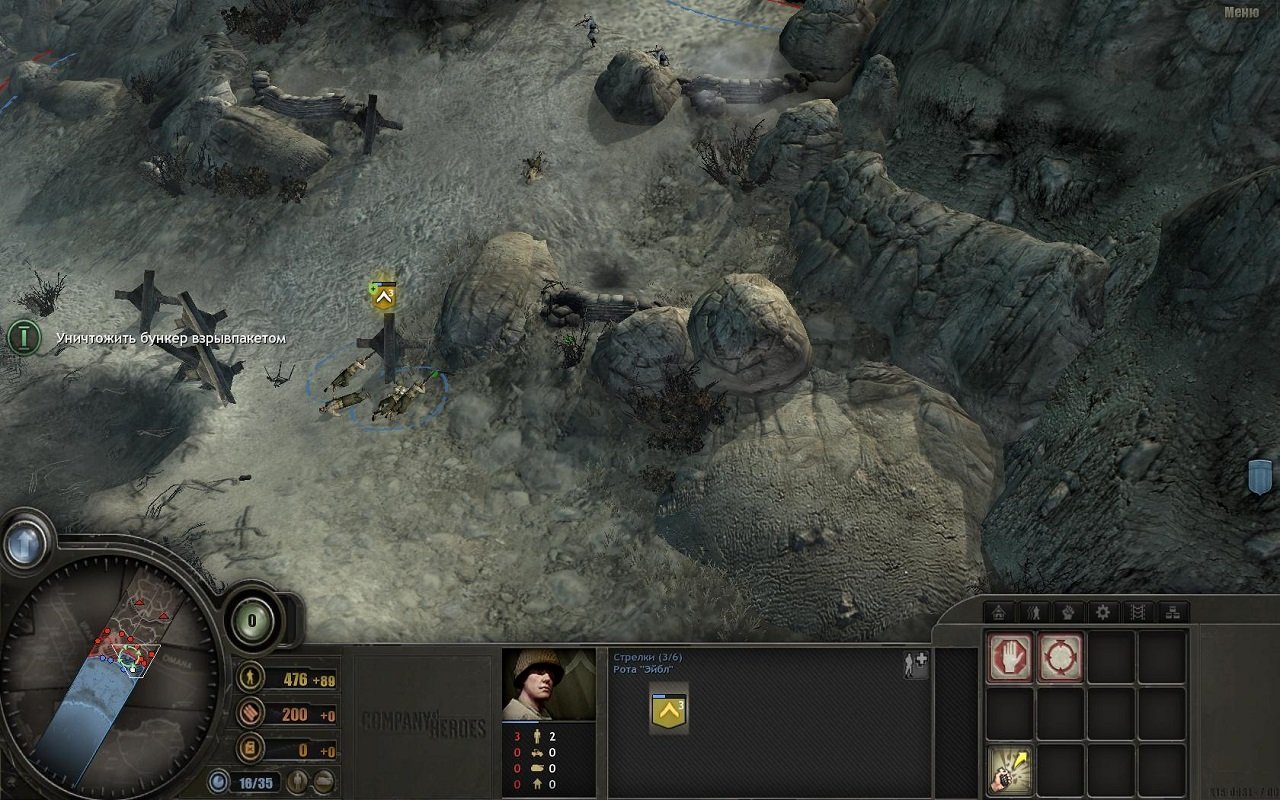Click objective text Уничтожить бункер взрывпакетом
The height and width of the screenshot is (800, 1280).
tap(170, 340)
